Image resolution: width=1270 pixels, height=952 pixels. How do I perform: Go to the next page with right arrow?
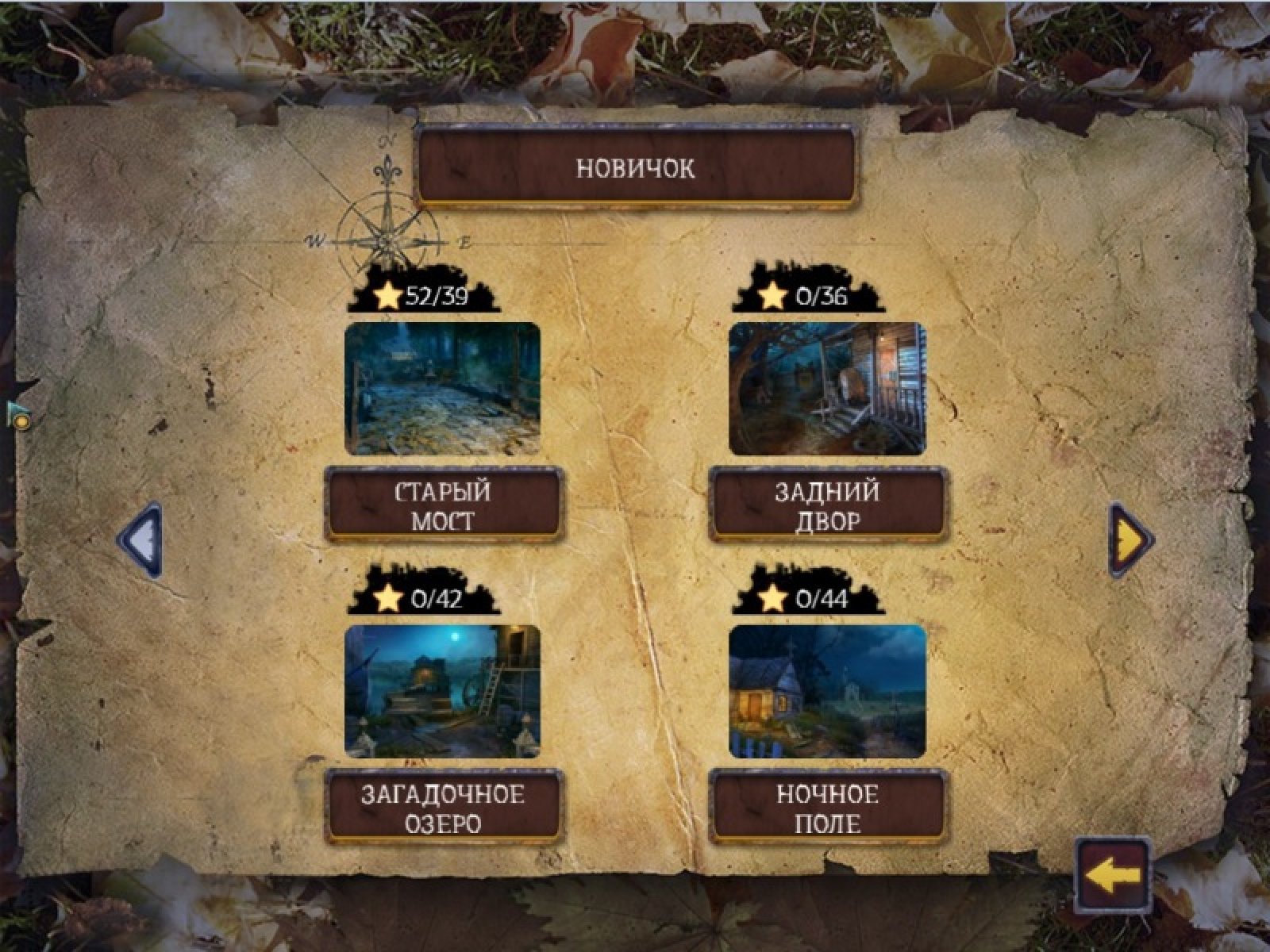1130,540
